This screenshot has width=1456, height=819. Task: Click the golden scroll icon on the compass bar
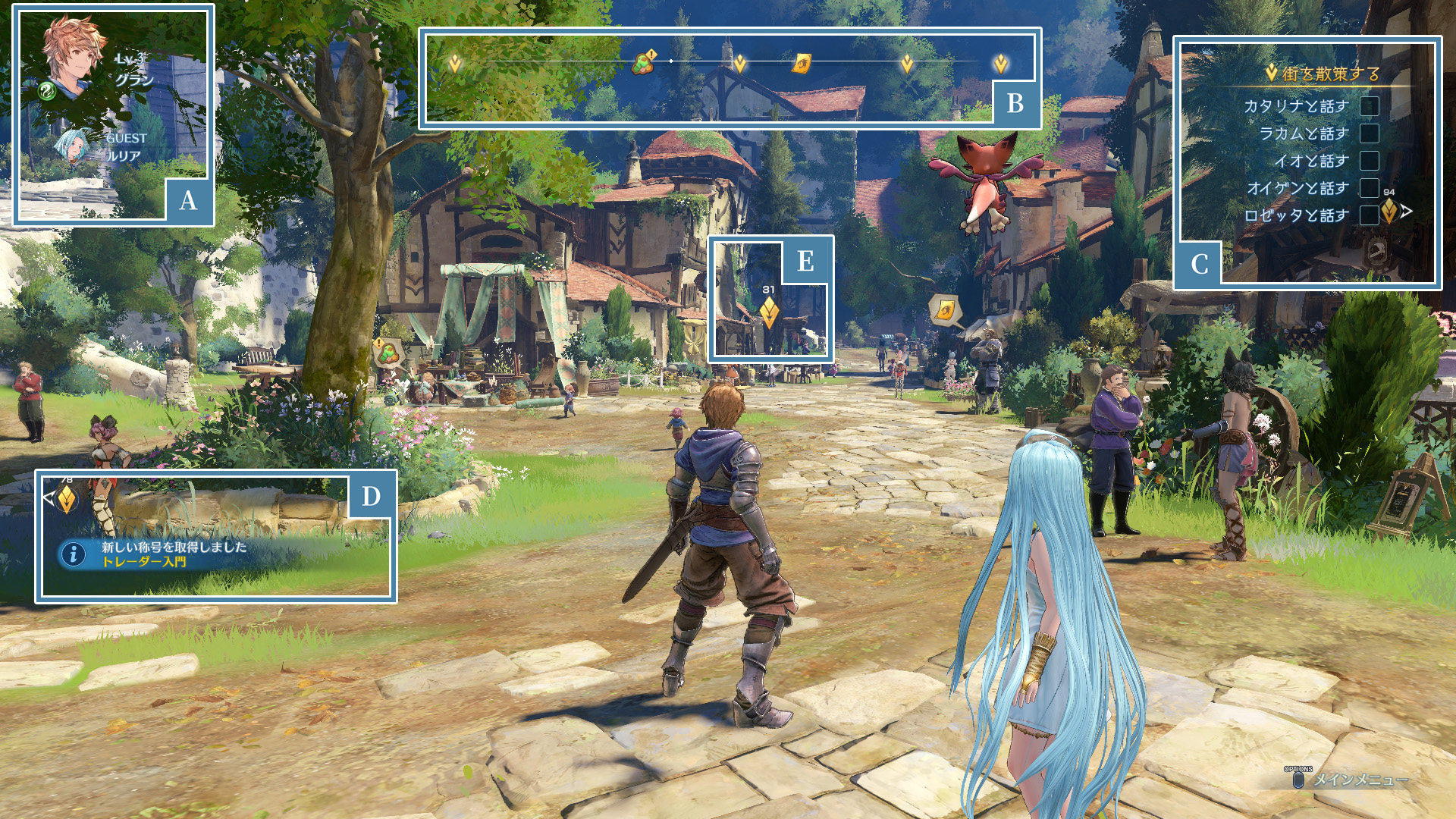(802, 63)
